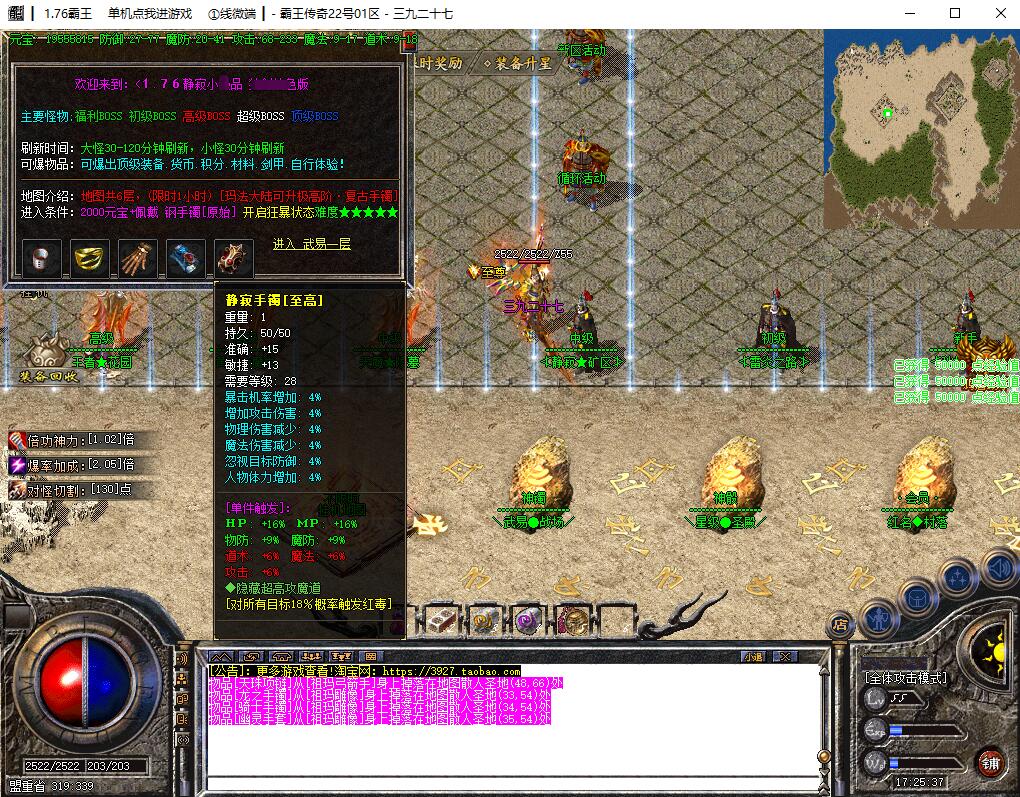This screenshot has width=1020, height=797.
Task: Open 装备回收 equipment recycling bag
Action: [47, 358]
